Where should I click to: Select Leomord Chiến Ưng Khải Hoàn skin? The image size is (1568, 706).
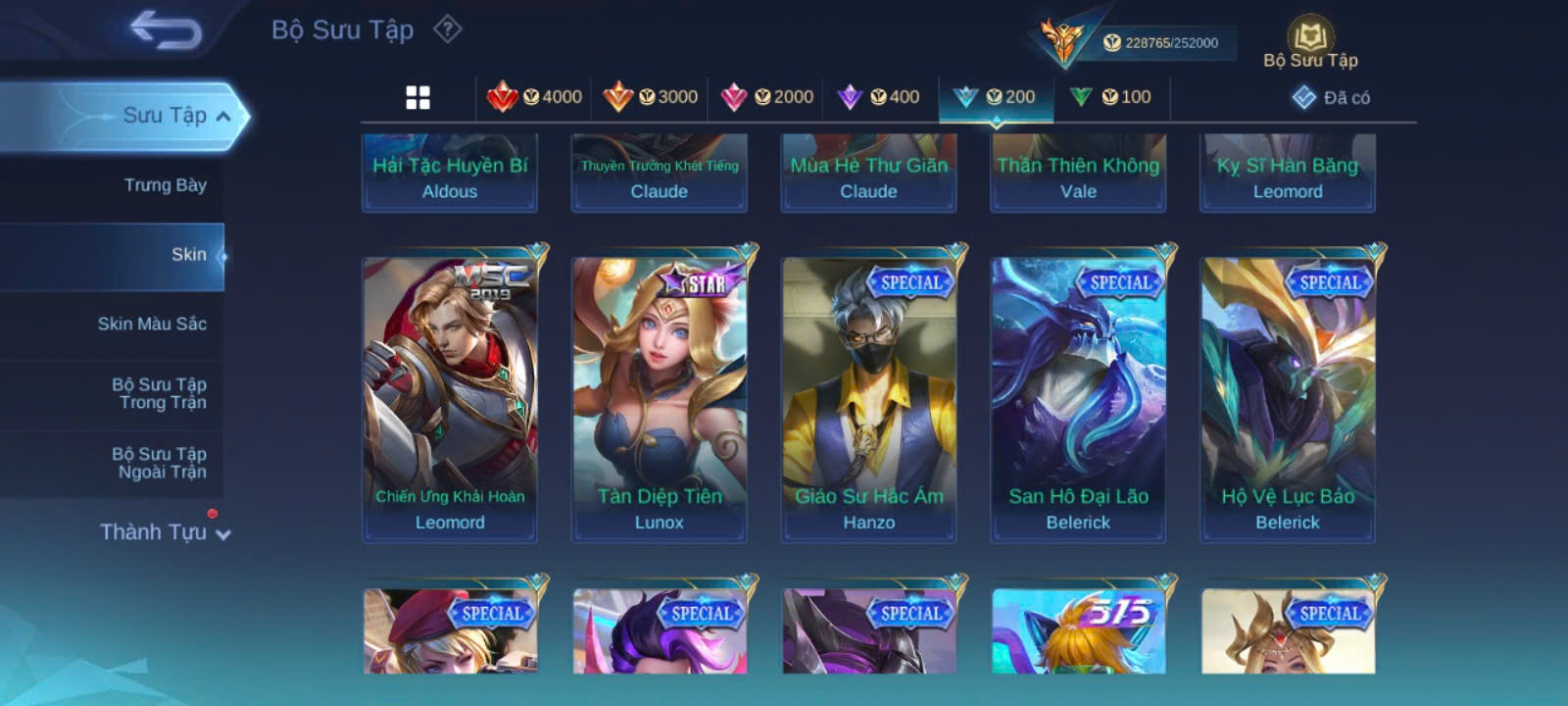click(450, 394)
